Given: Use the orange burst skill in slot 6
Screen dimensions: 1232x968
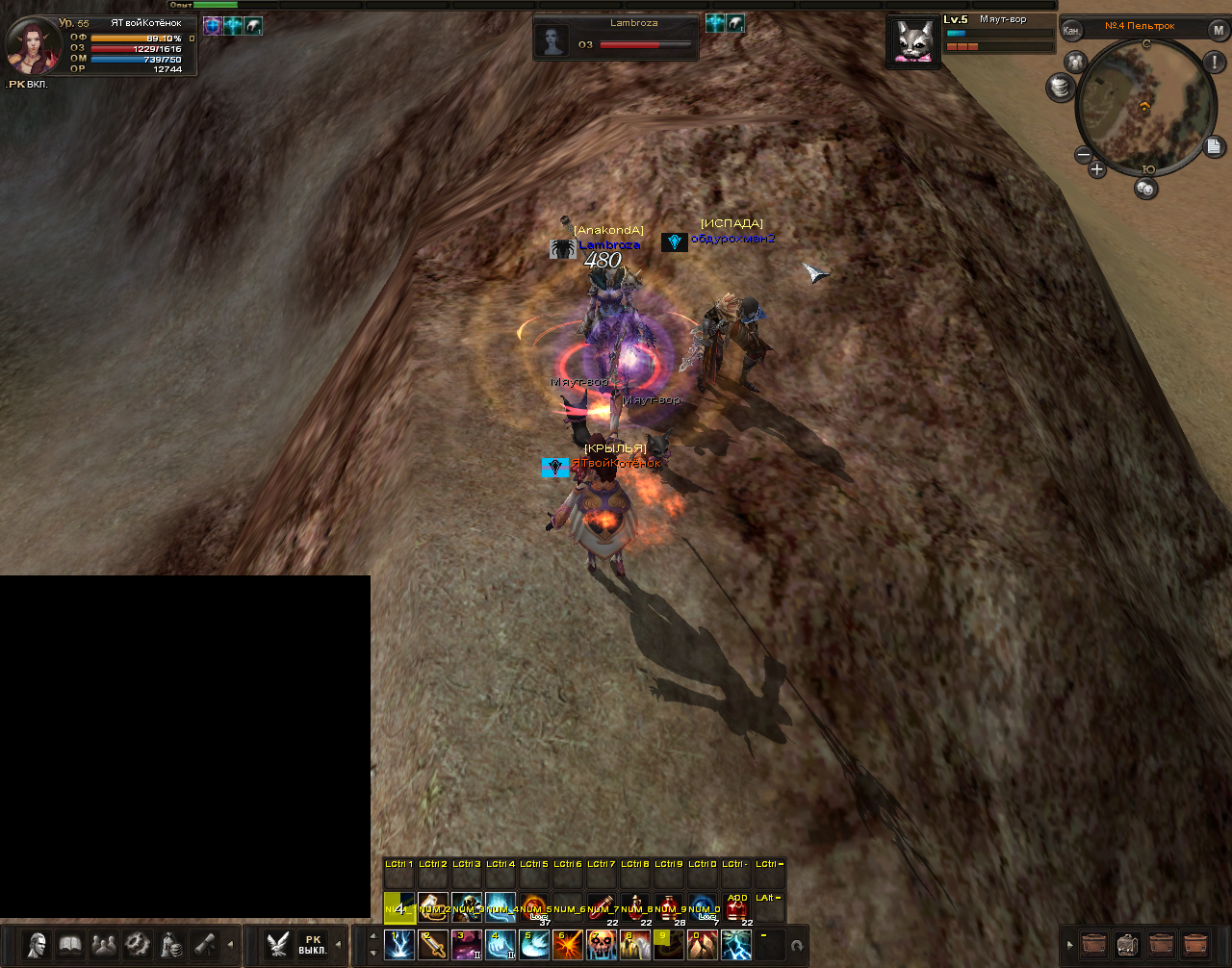Looking at the screenshot, I should pyautogui.click(x=568, y=945).
